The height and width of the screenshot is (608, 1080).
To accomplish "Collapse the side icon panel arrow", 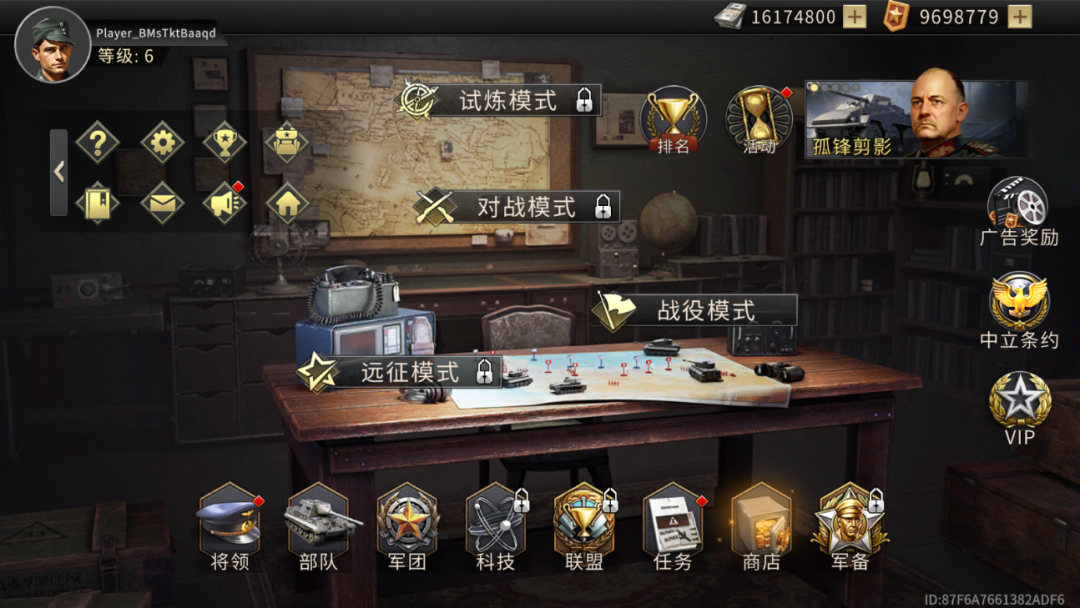I will 59,172.
